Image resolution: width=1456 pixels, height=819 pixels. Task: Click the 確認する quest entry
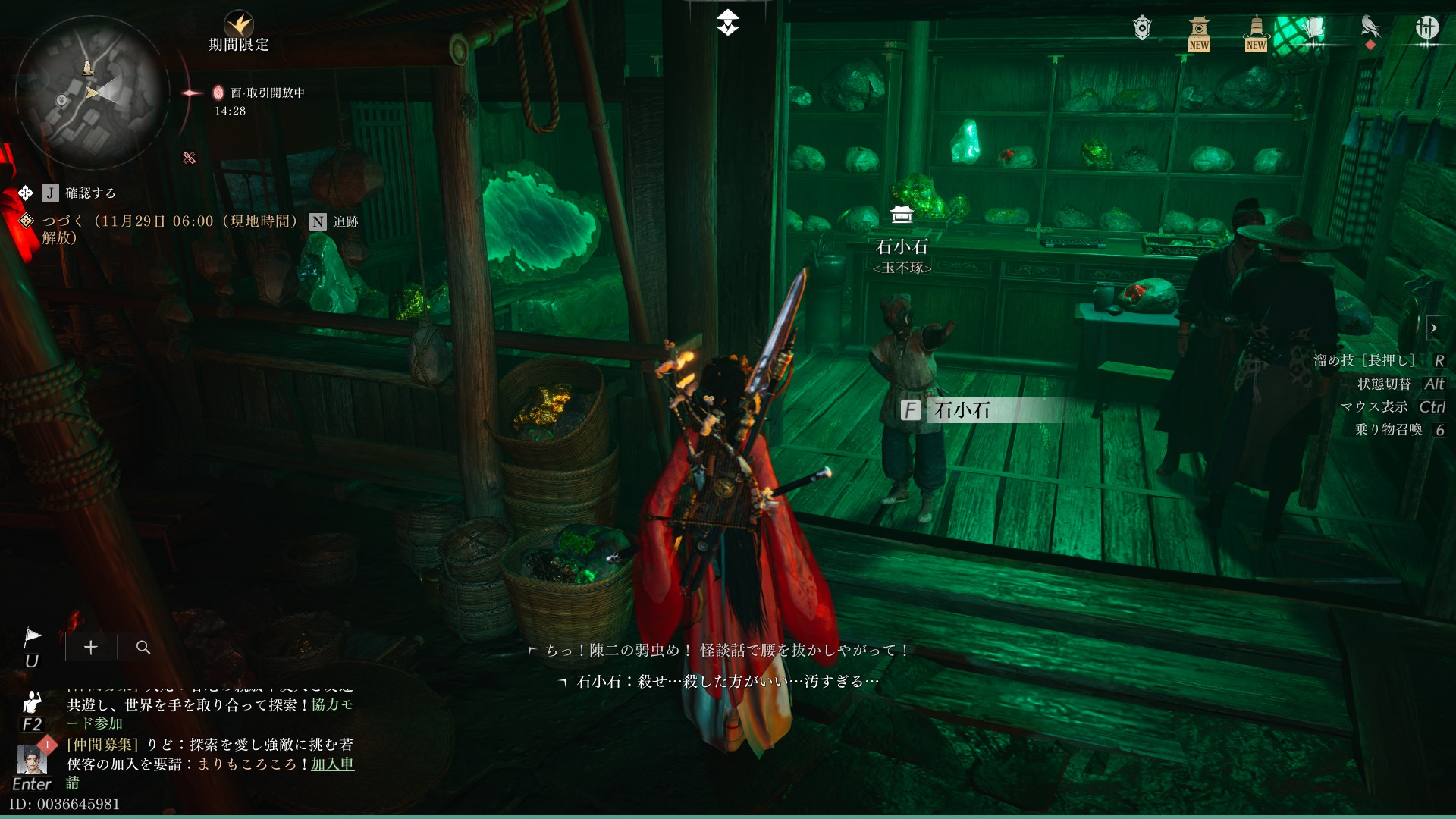point(89,193)
